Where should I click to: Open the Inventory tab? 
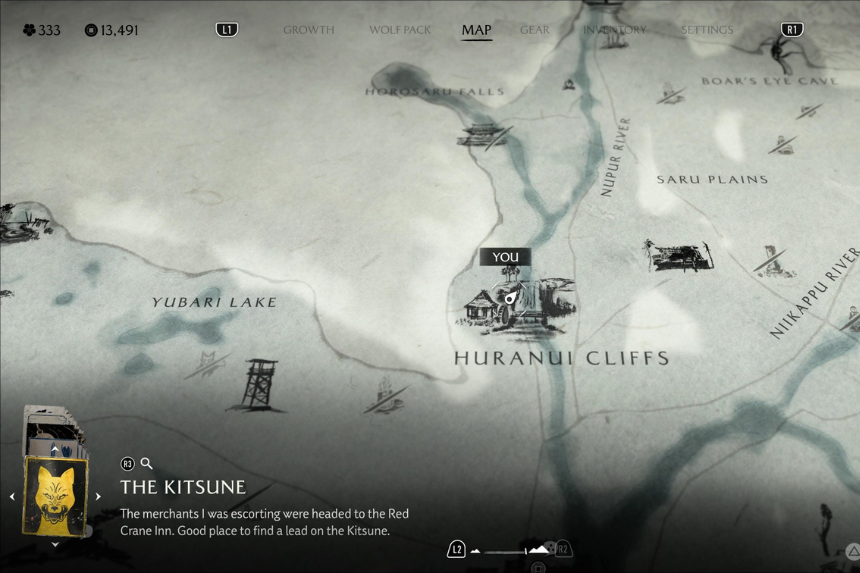click(615, 30)
